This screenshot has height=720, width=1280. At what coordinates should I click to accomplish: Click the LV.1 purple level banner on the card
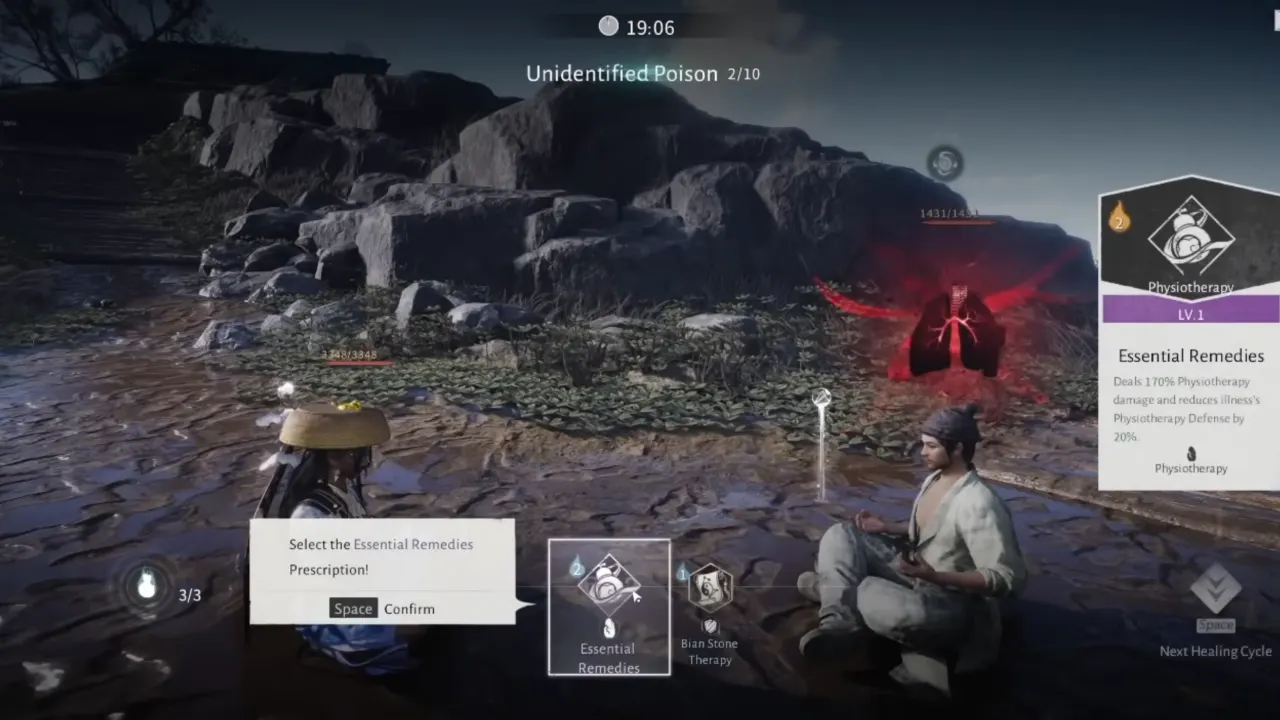click(1190, 313)
